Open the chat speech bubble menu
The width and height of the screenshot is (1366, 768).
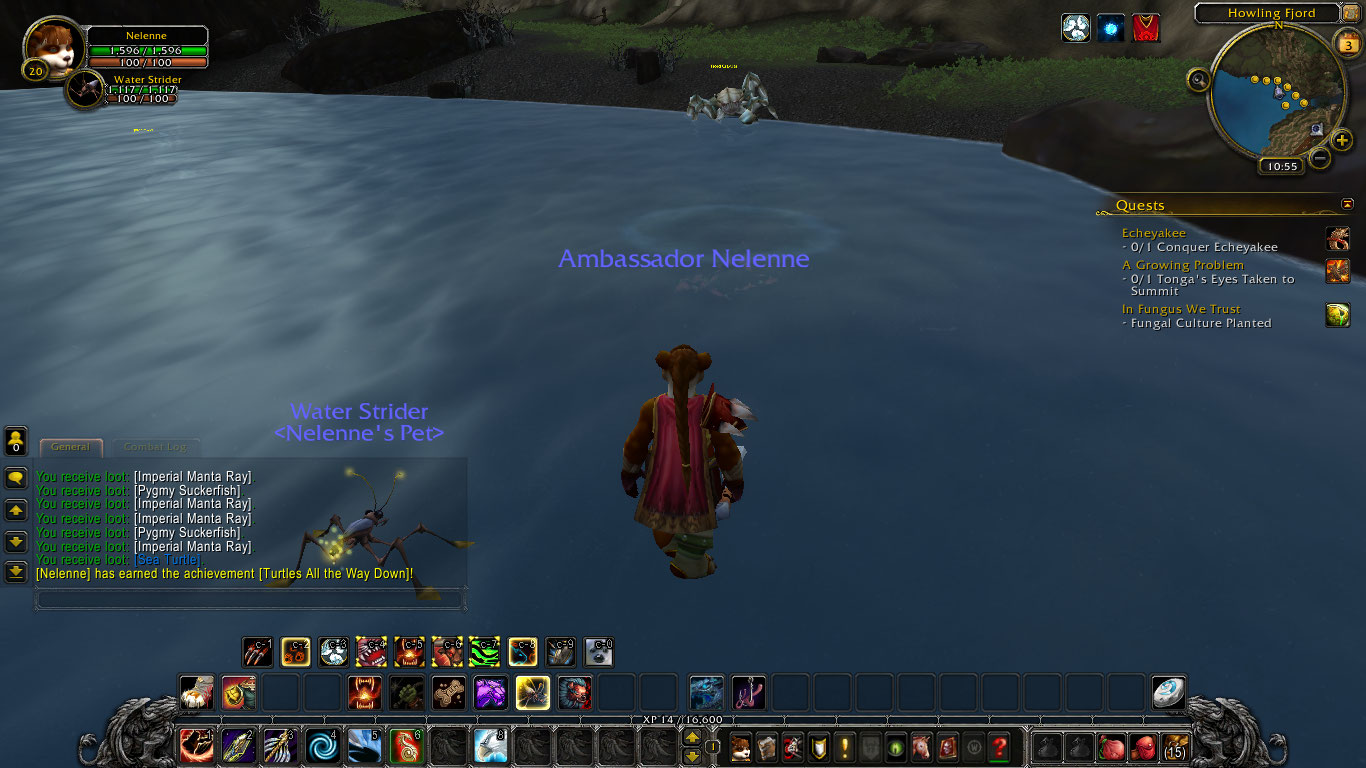click(16, 478)
